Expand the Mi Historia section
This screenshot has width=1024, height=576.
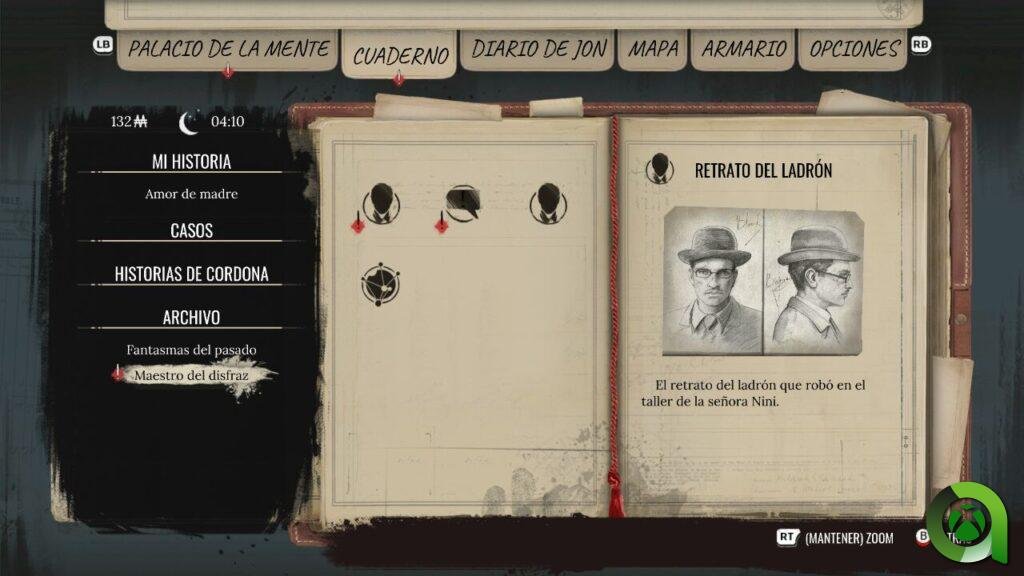[191, 161]
